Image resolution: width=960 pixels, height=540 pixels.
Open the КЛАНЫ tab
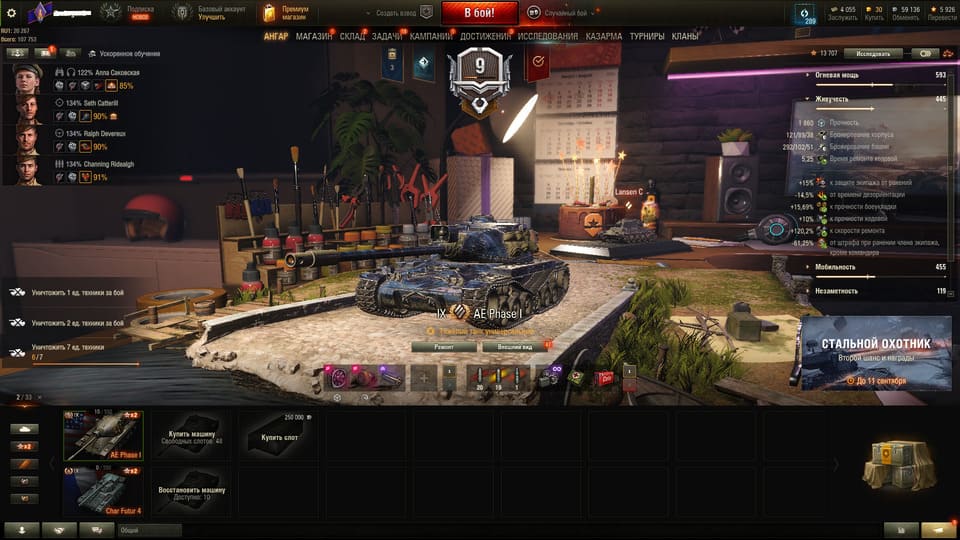pyautogui.click(x=685, y=36)
